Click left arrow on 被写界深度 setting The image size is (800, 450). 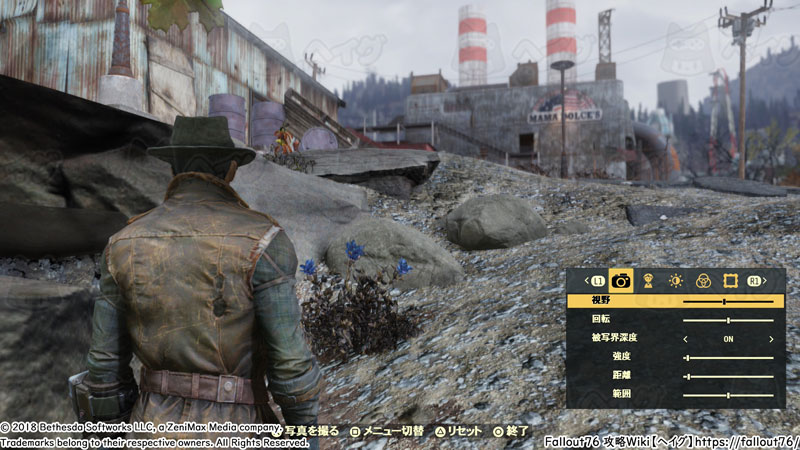click(686, 339)
